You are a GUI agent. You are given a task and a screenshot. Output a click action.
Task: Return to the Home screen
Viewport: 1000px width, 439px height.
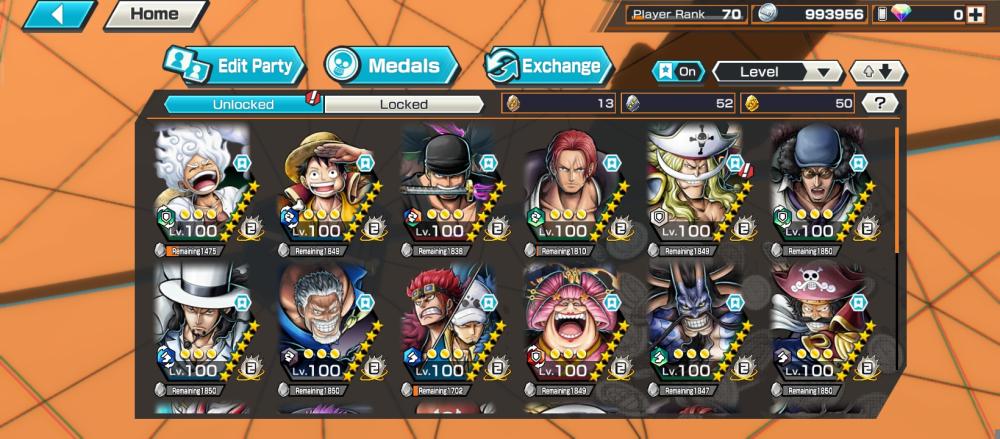pyautogui.click(x=154, y=15)
